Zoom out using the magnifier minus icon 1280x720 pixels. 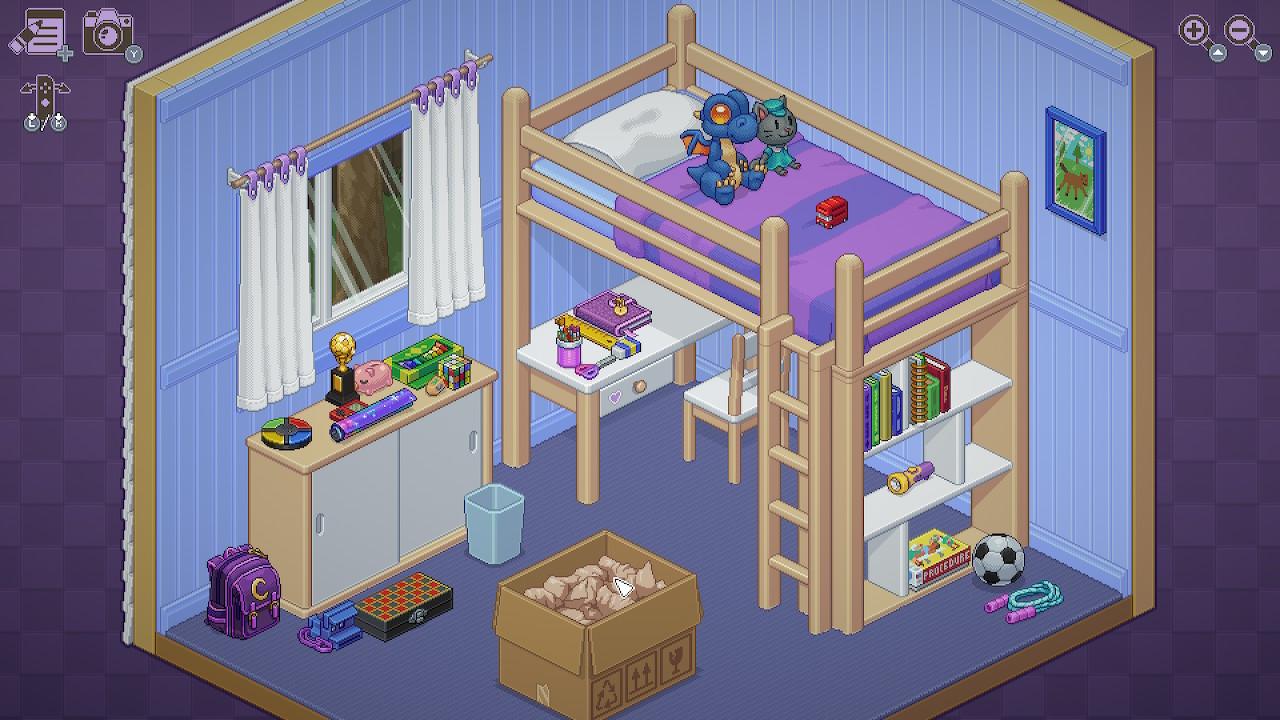coord(1237,29)
